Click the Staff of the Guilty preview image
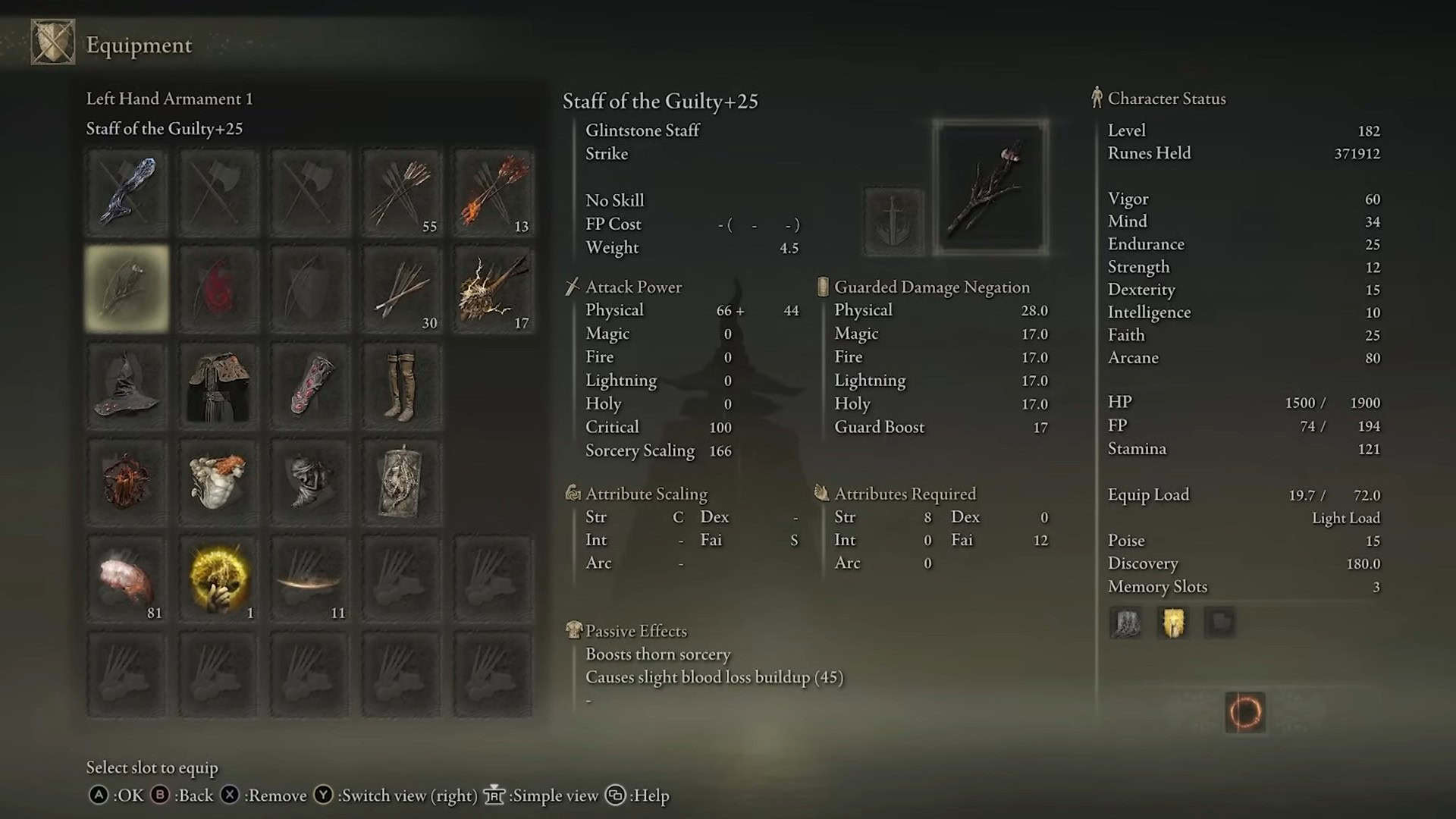 [x=990, y=187]
